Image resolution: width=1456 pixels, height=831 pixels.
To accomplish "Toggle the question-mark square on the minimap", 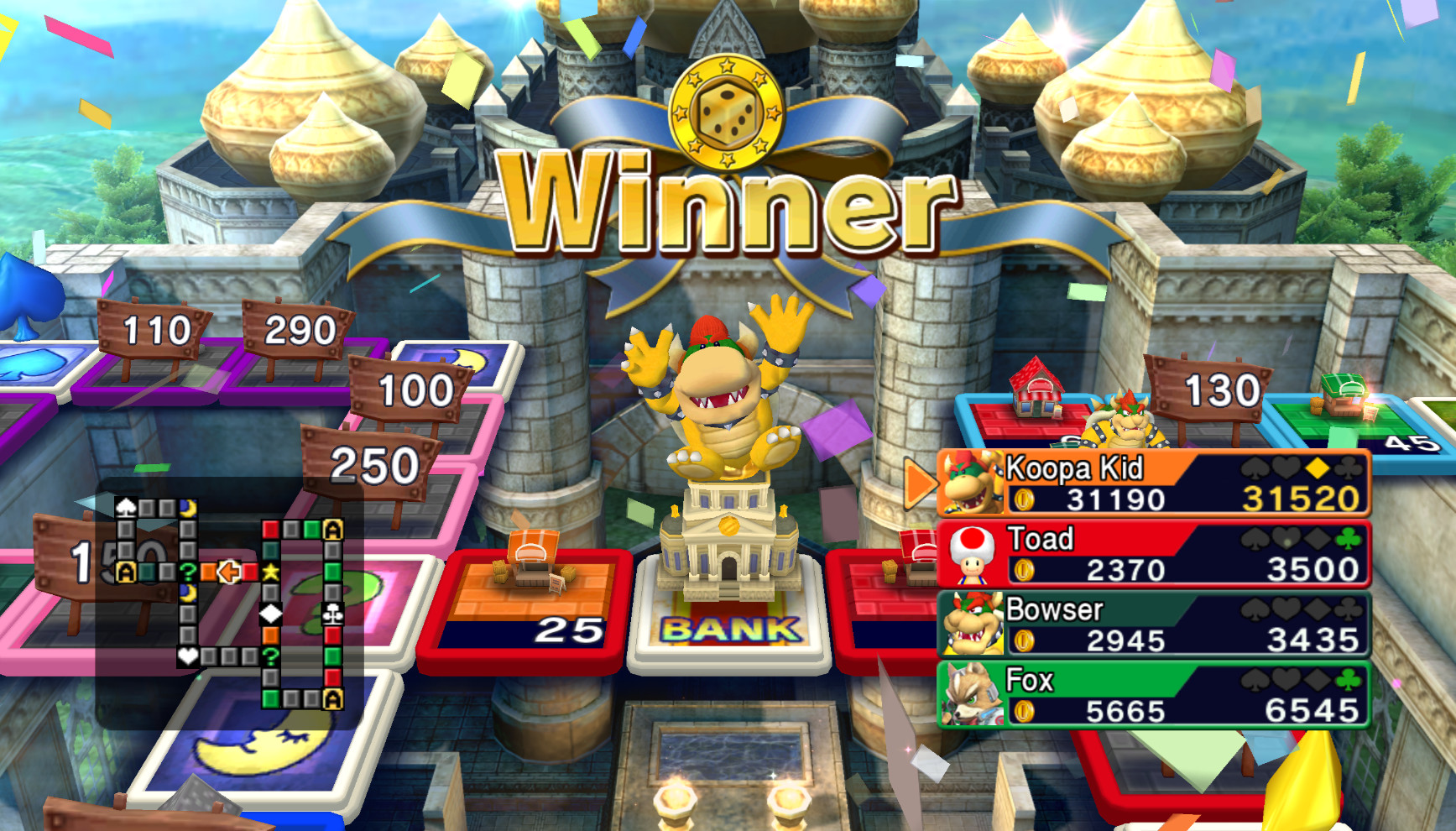I will [x=189, y=571].
